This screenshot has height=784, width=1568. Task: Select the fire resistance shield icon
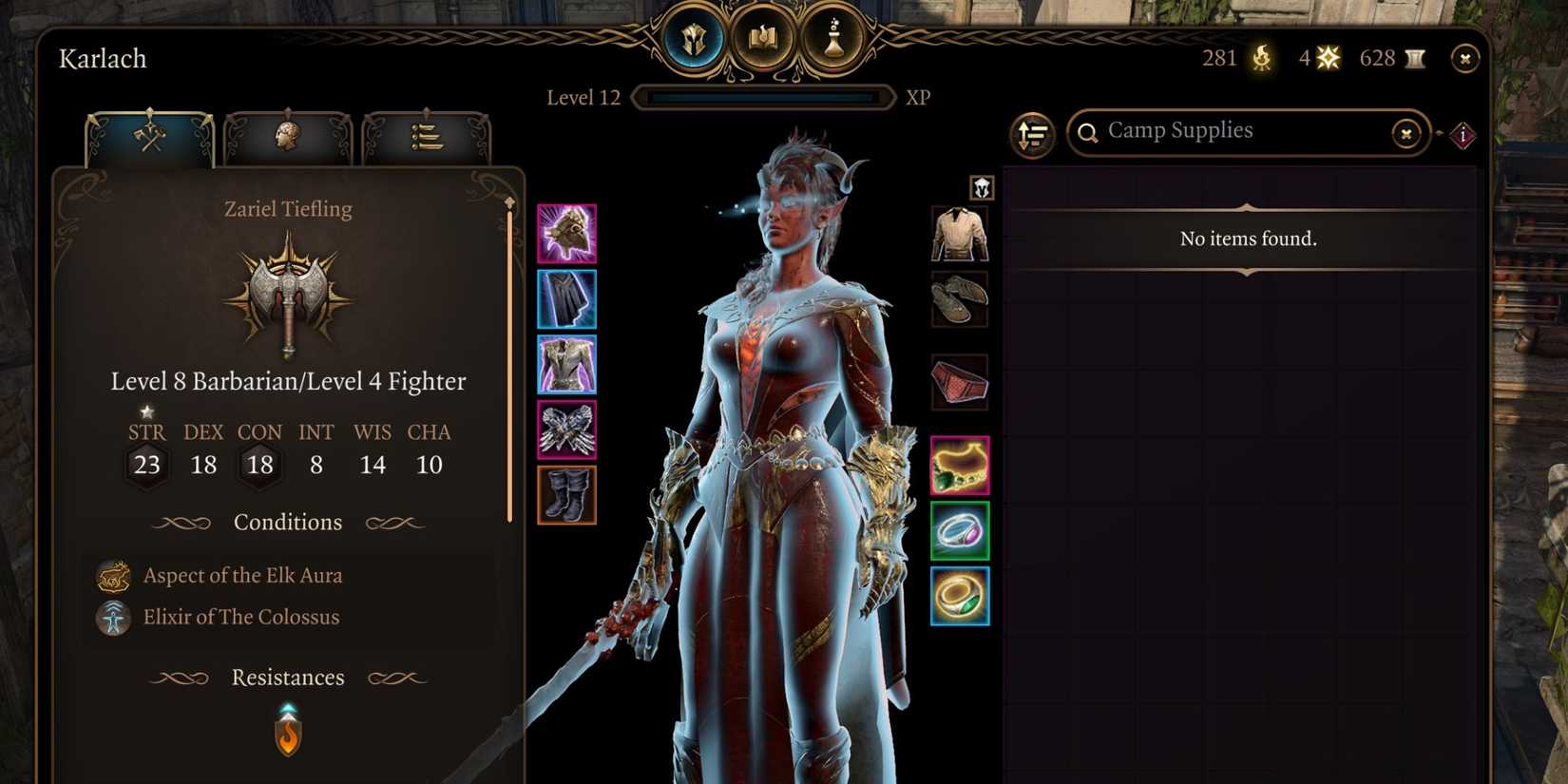tap(288, 734)
